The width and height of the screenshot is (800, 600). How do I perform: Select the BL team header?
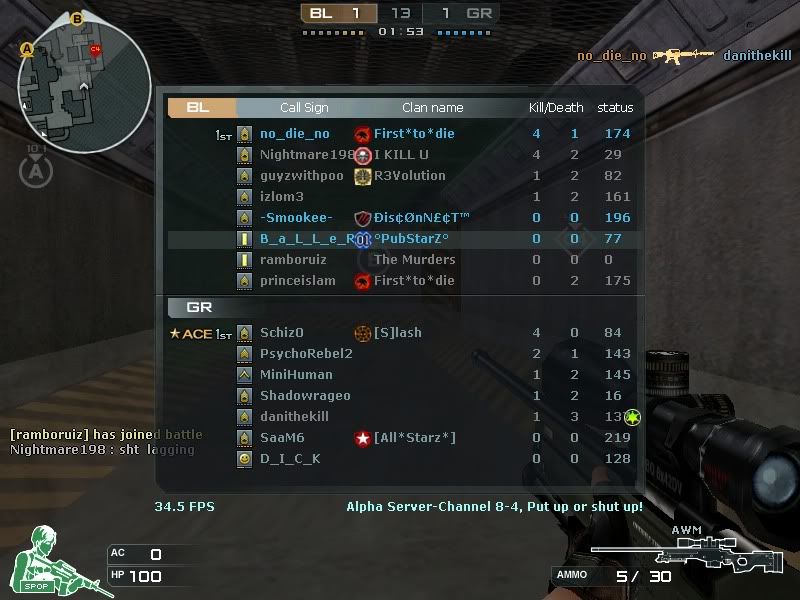(x=200, y=108)
